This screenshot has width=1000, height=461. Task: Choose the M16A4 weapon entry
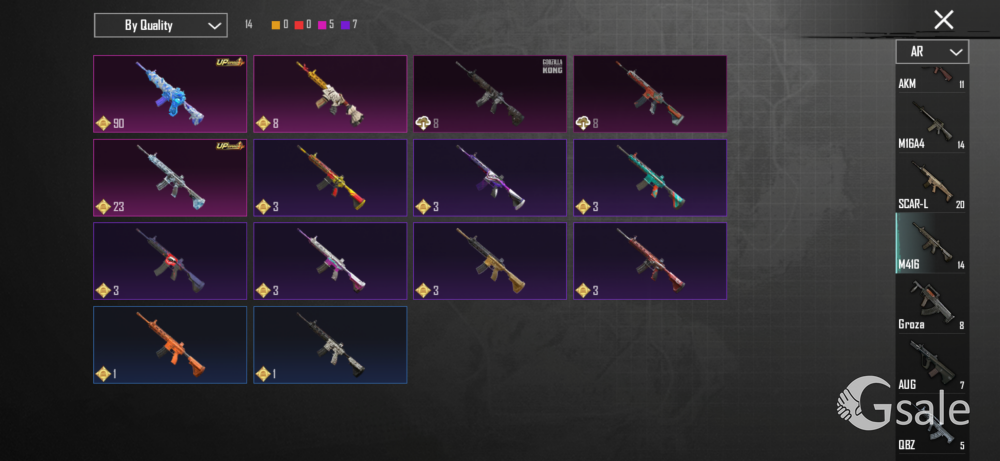pyautogui.click(x=931, y=125)
